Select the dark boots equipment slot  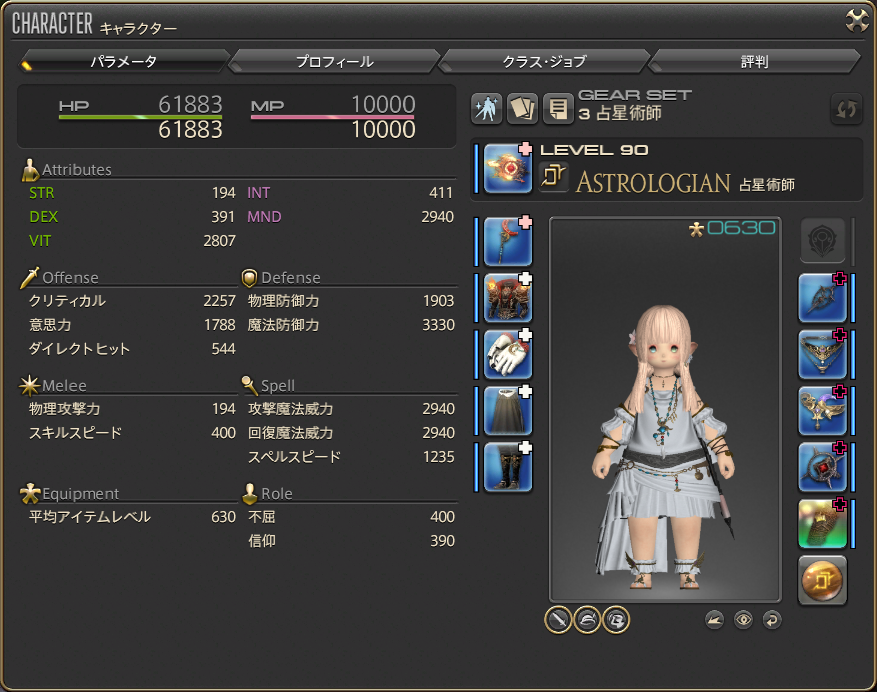[x=508, y=467]
